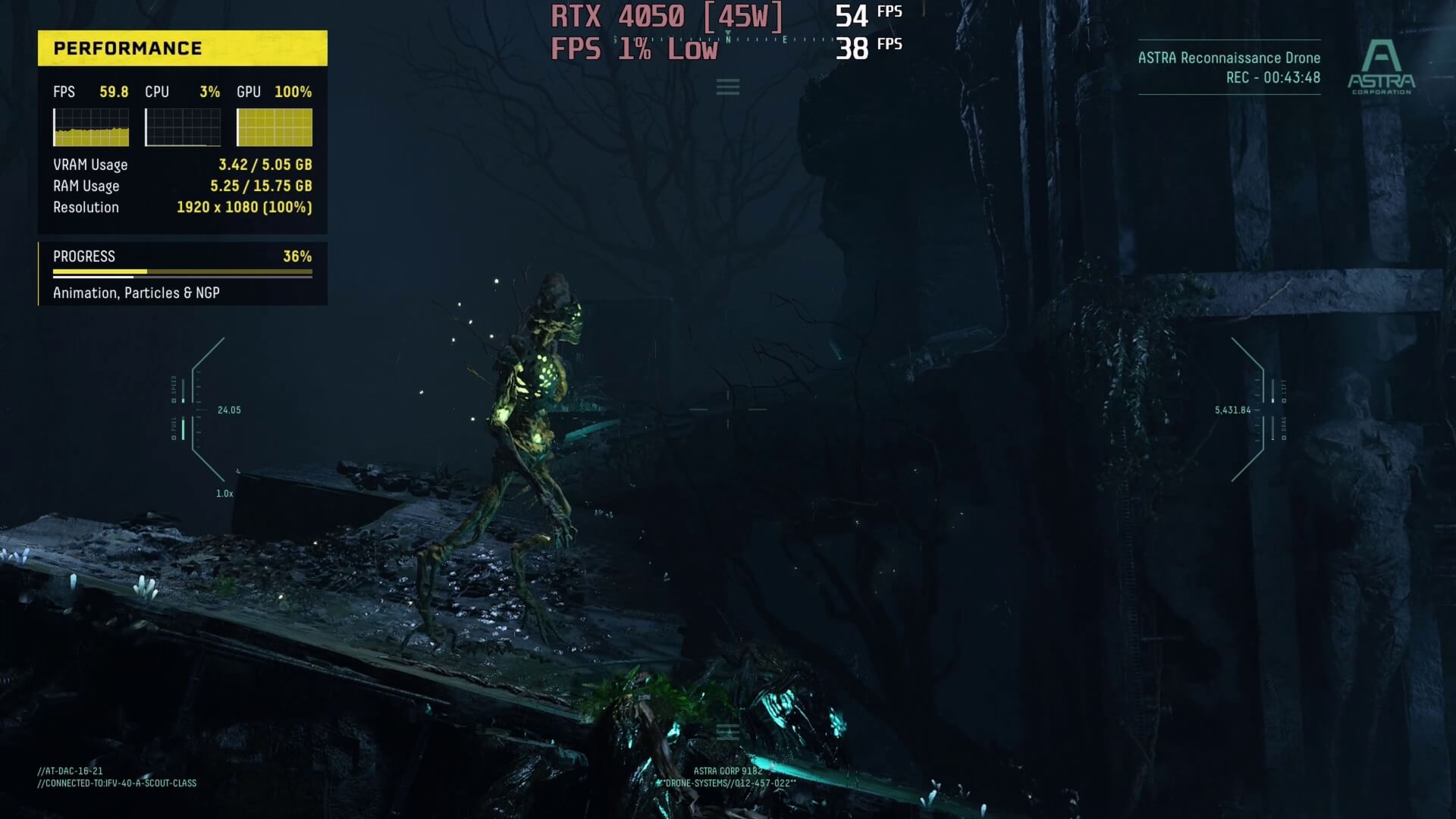
Task: Click the FPS 1% Low readout
Action: click(x=634, y=49)
